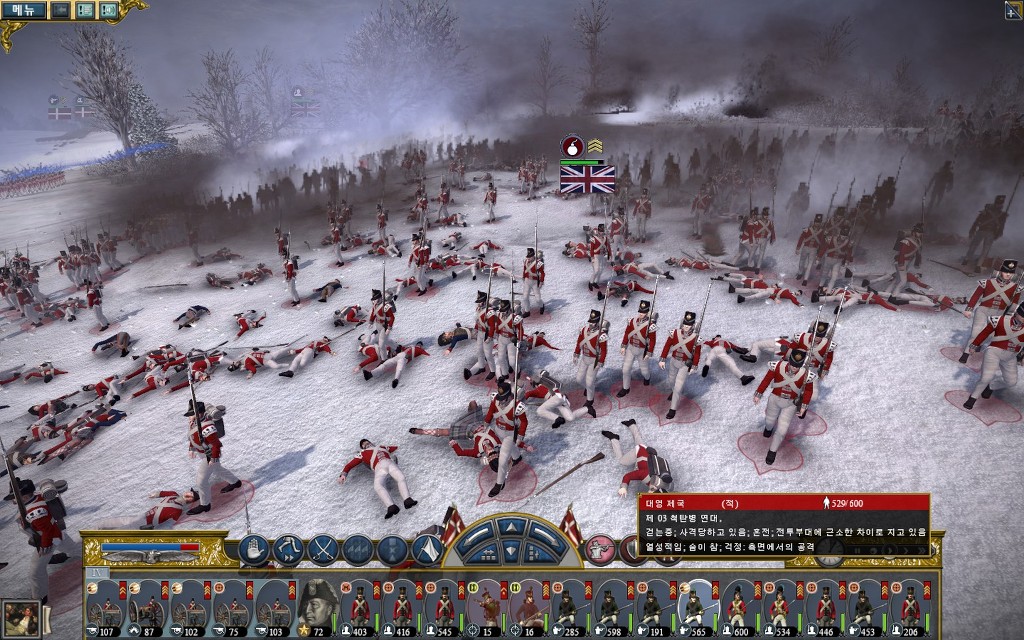Open the message list panel
This screenshot has width=1024, height=640.
84,10
